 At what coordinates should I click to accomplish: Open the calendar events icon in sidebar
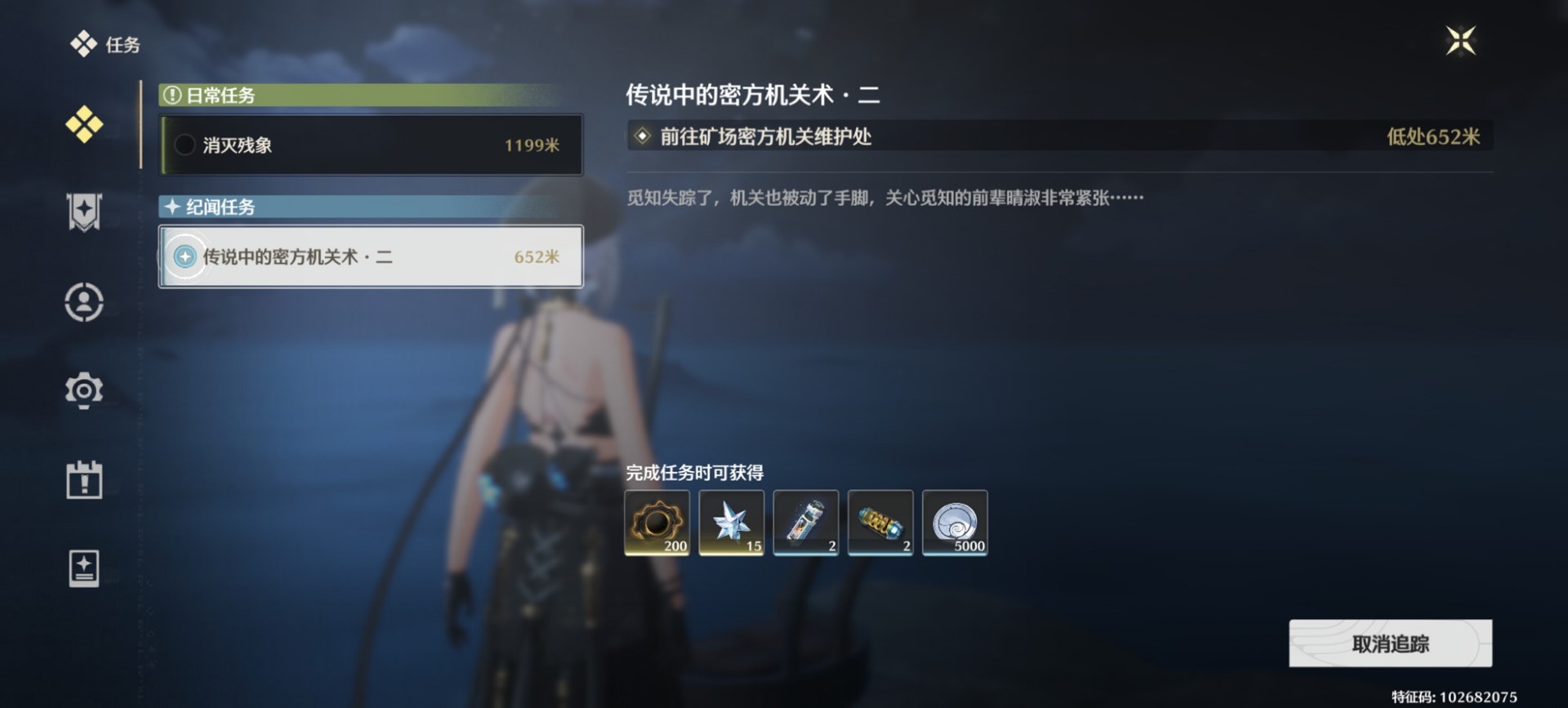tap(85, 481)
